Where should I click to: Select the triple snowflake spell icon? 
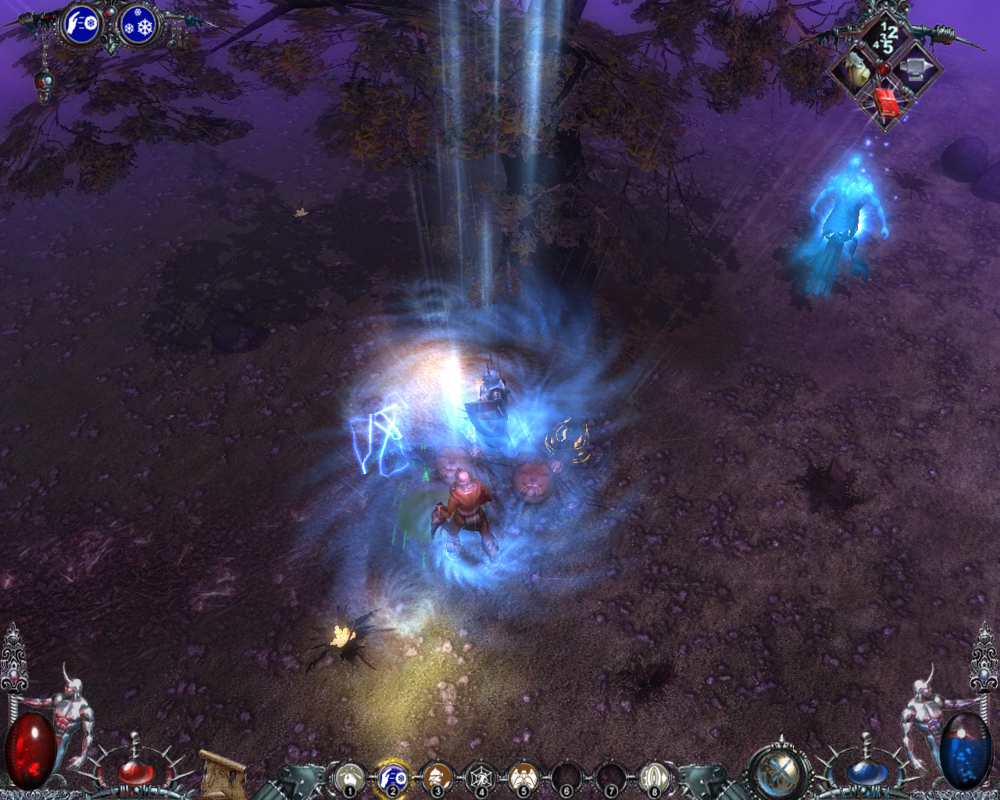138,25
